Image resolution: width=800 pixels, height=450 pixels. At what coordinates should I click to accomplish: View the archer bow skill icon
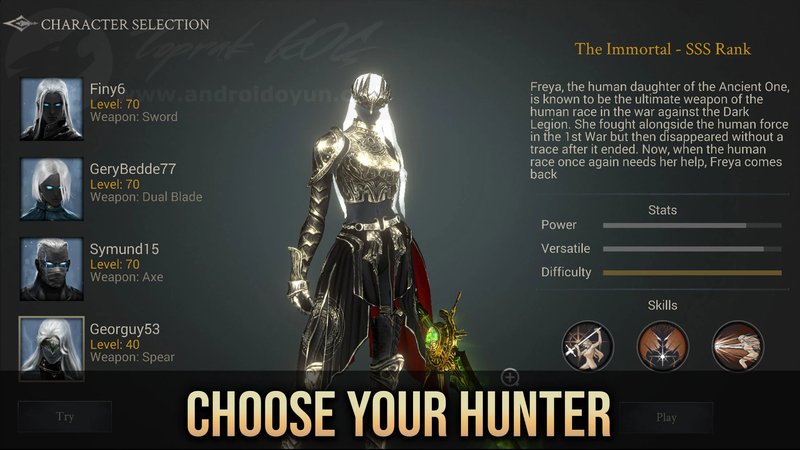pyautogui.click(x=587, y=345)
